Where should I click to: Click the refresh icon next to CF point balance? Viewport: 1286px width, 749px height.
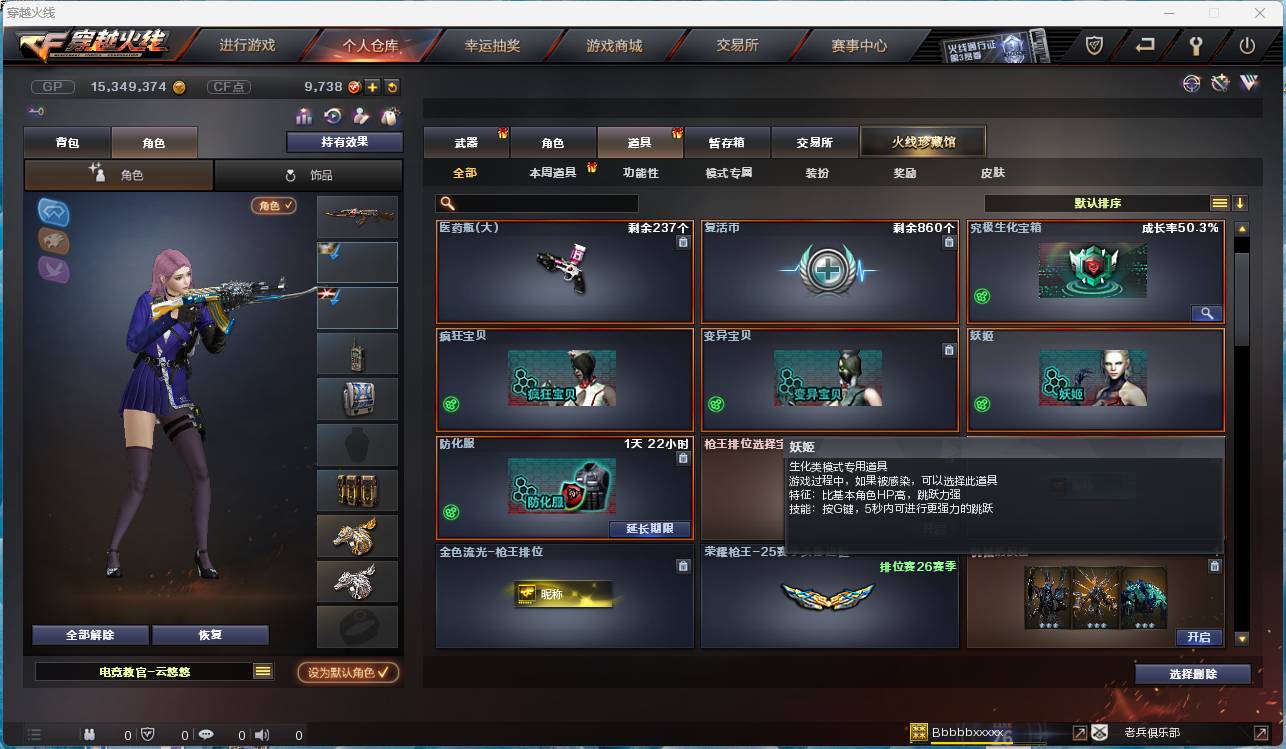392,87
